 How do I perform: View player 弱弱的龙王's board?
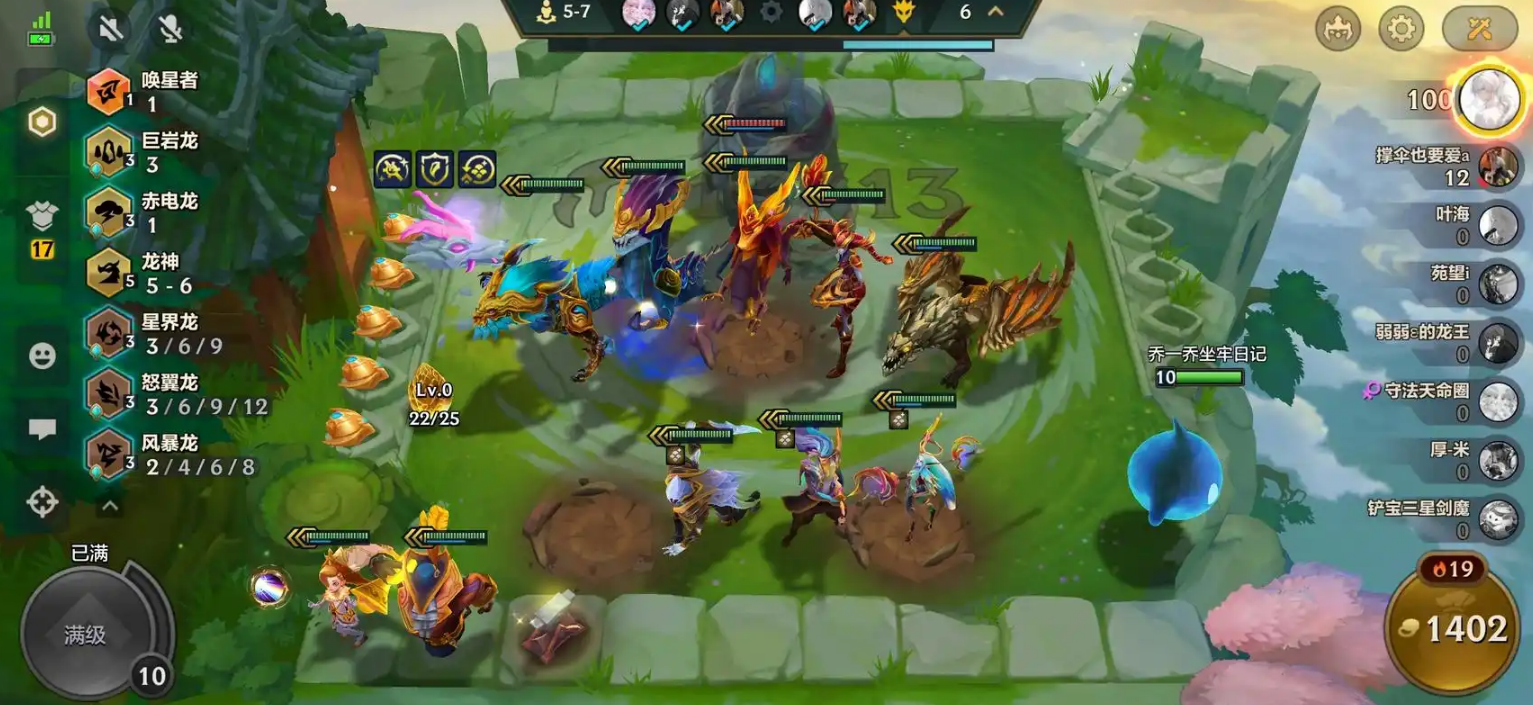pyautogui.click(x=1498, y=342)
